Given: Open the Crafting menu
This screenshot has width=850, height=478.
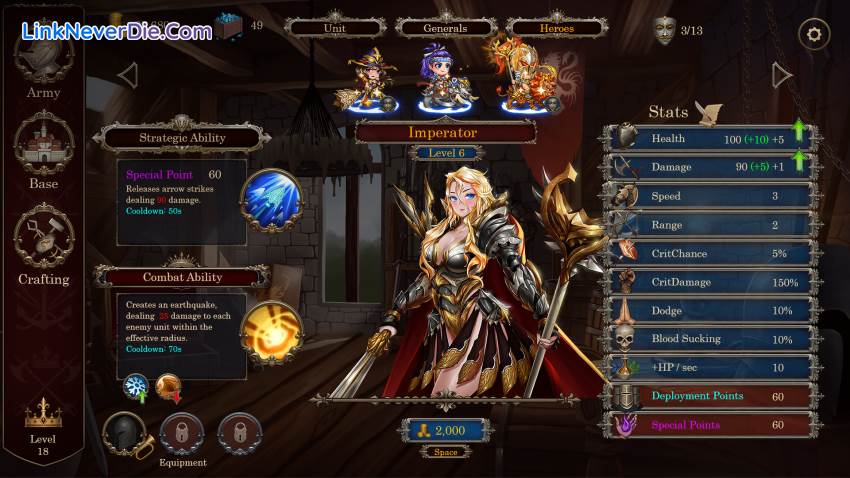Looking at the screenshot, I should point(43,245).
